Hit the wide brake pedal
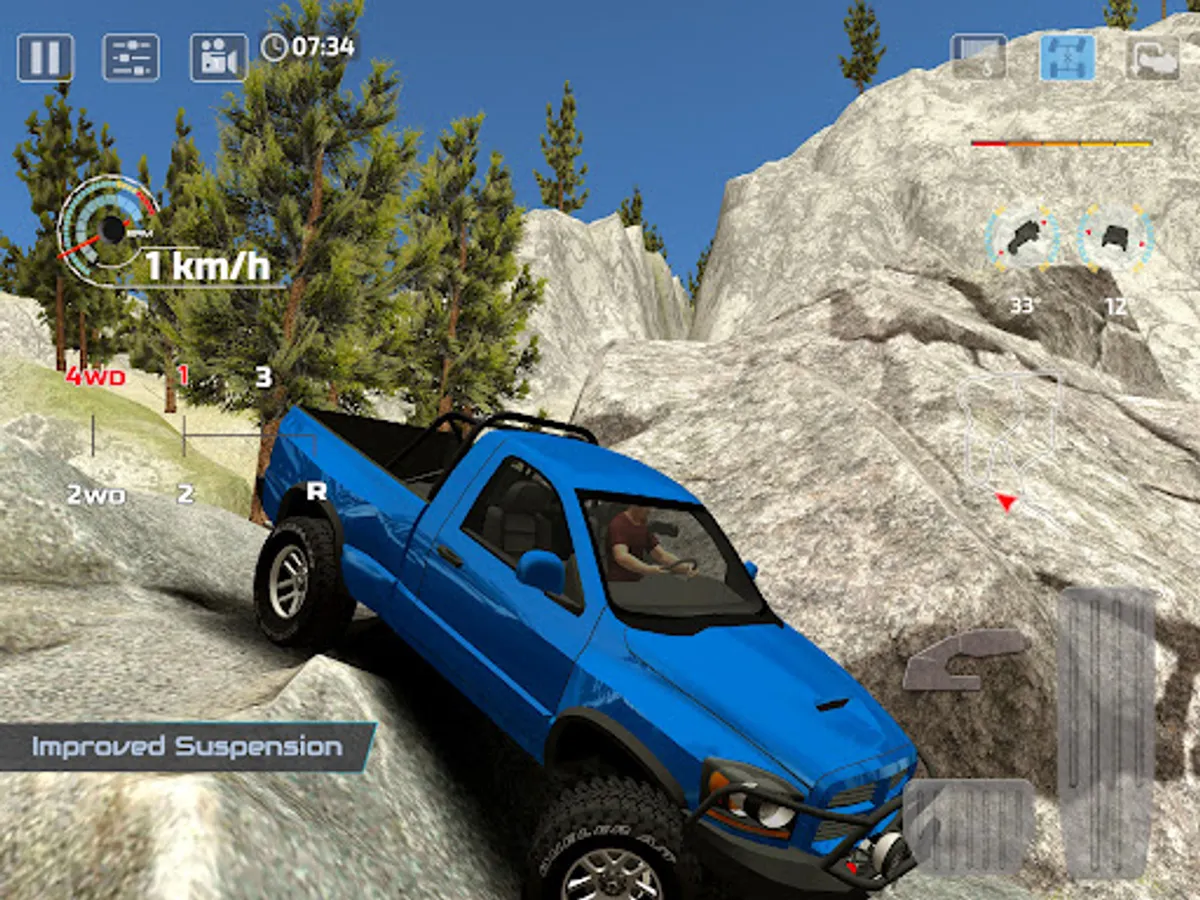Viewport: 1200px width, 900px height. 968,826
